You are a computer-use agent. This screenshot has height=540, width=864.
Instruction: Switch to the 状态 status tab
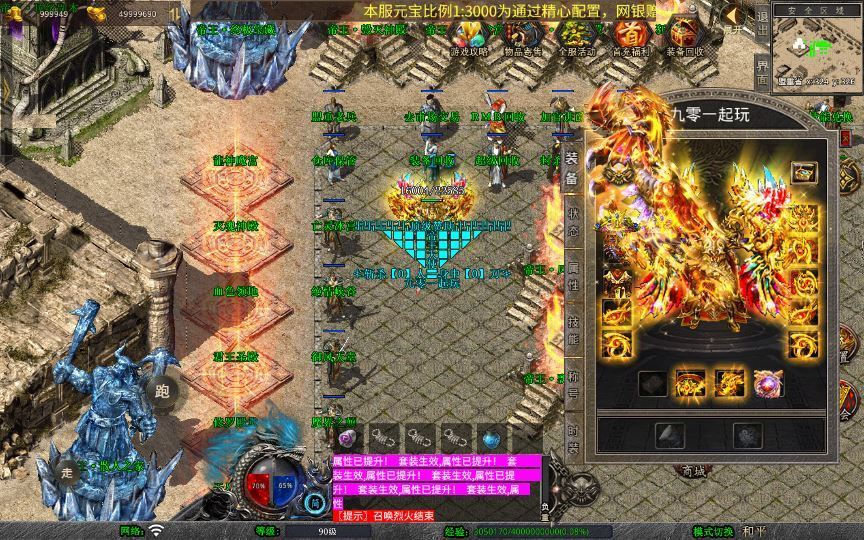[573, 218]
